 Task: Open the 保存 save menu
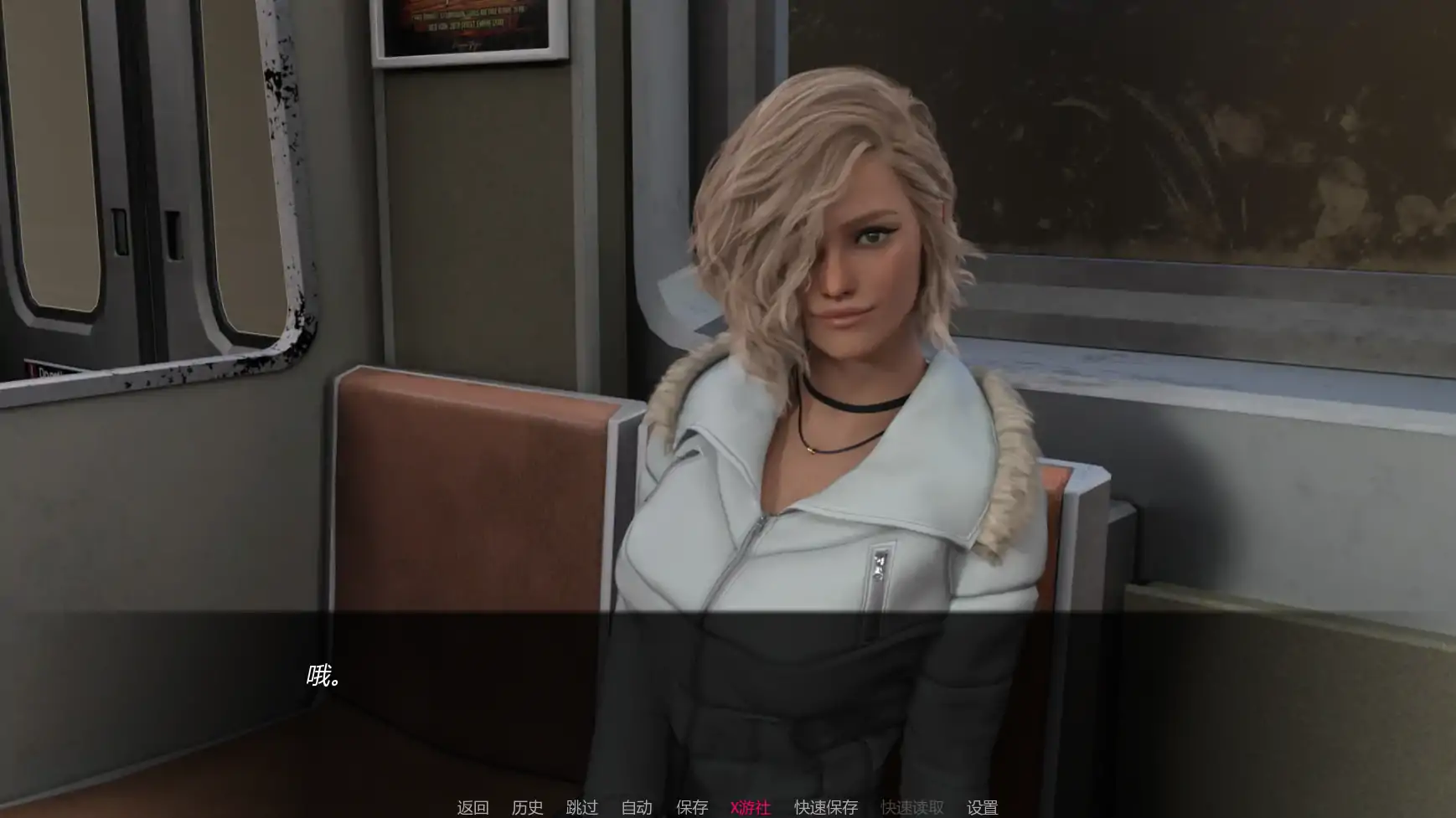[692, 807]
